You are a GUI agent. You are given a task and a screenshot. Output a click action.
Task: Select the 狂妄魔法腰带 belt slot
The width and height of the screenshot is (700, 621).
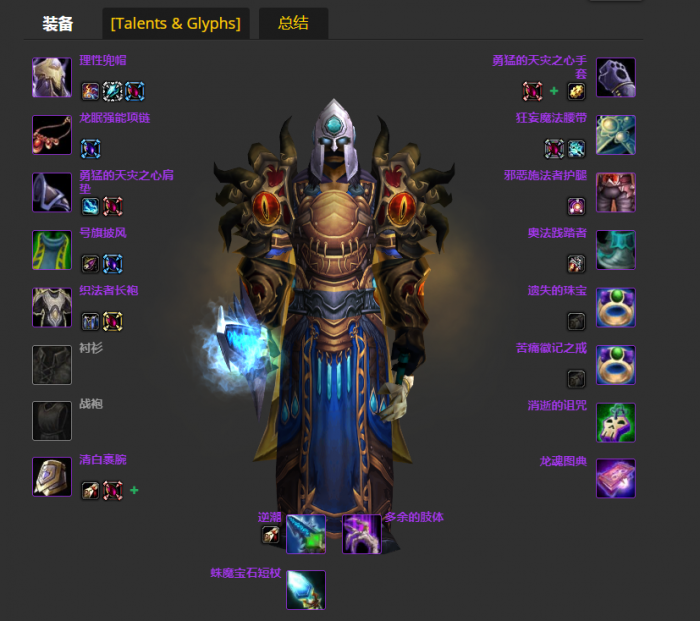pyautogui.click(x=616, y=135)
